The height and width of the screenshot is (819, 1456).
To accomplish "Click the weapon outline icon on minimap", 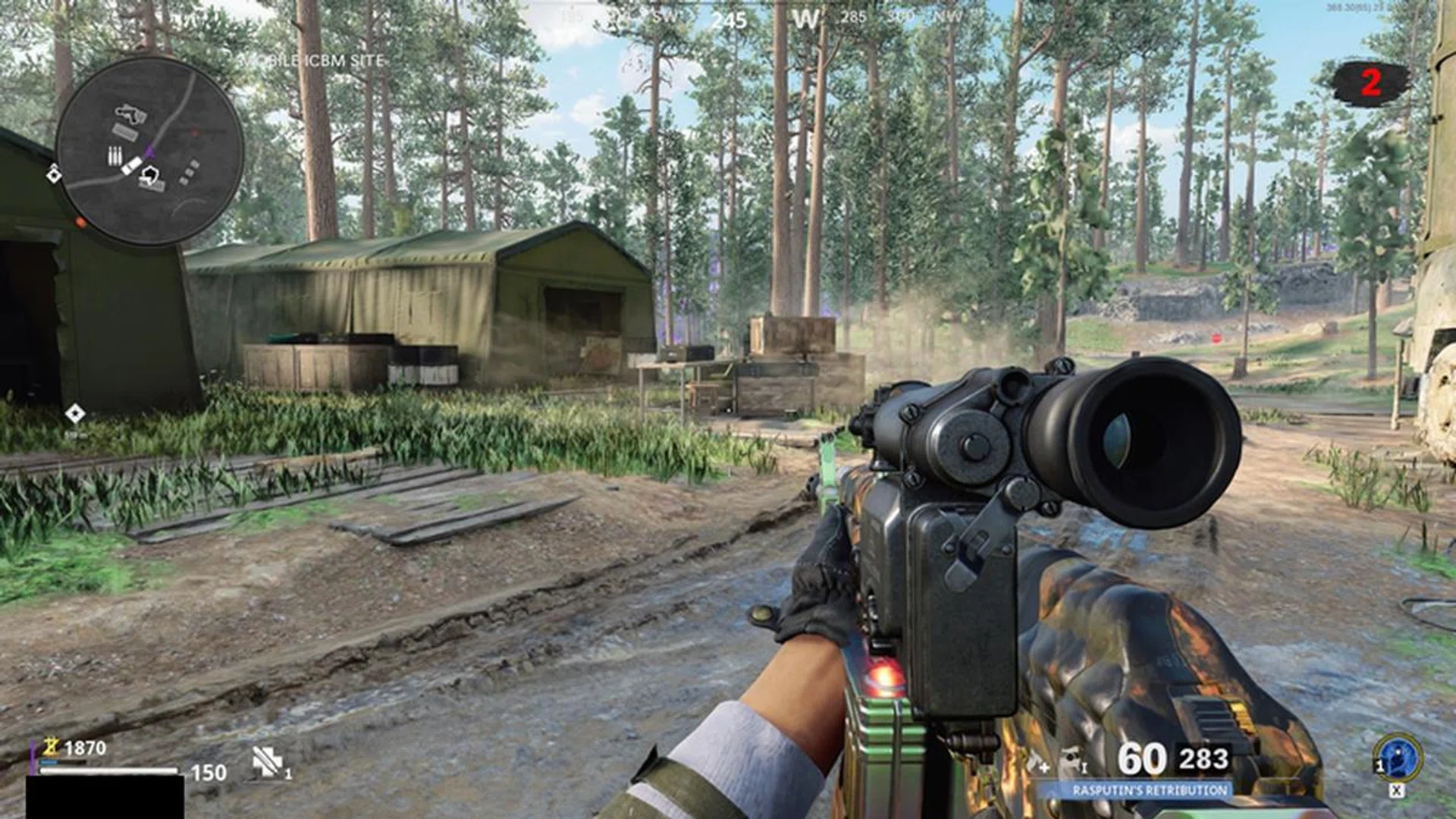I will (130, 115).
